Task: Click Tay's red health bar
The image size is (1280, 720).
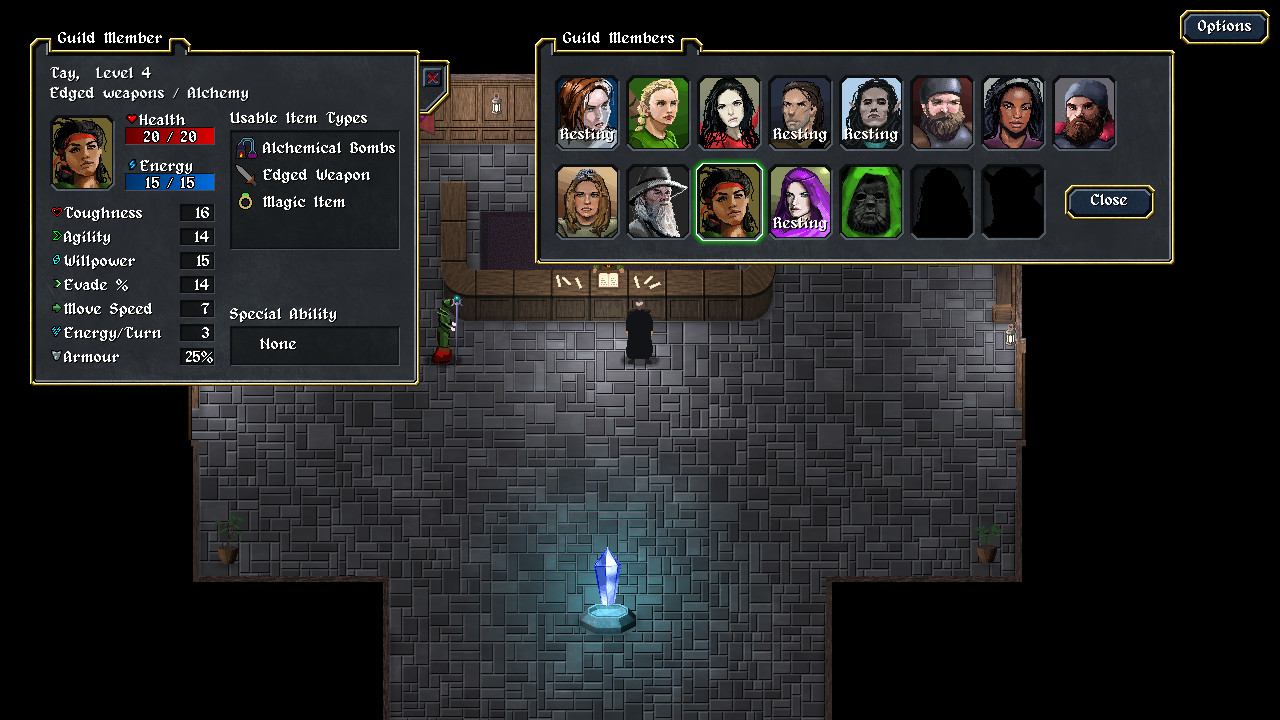Action: (169, 136)
